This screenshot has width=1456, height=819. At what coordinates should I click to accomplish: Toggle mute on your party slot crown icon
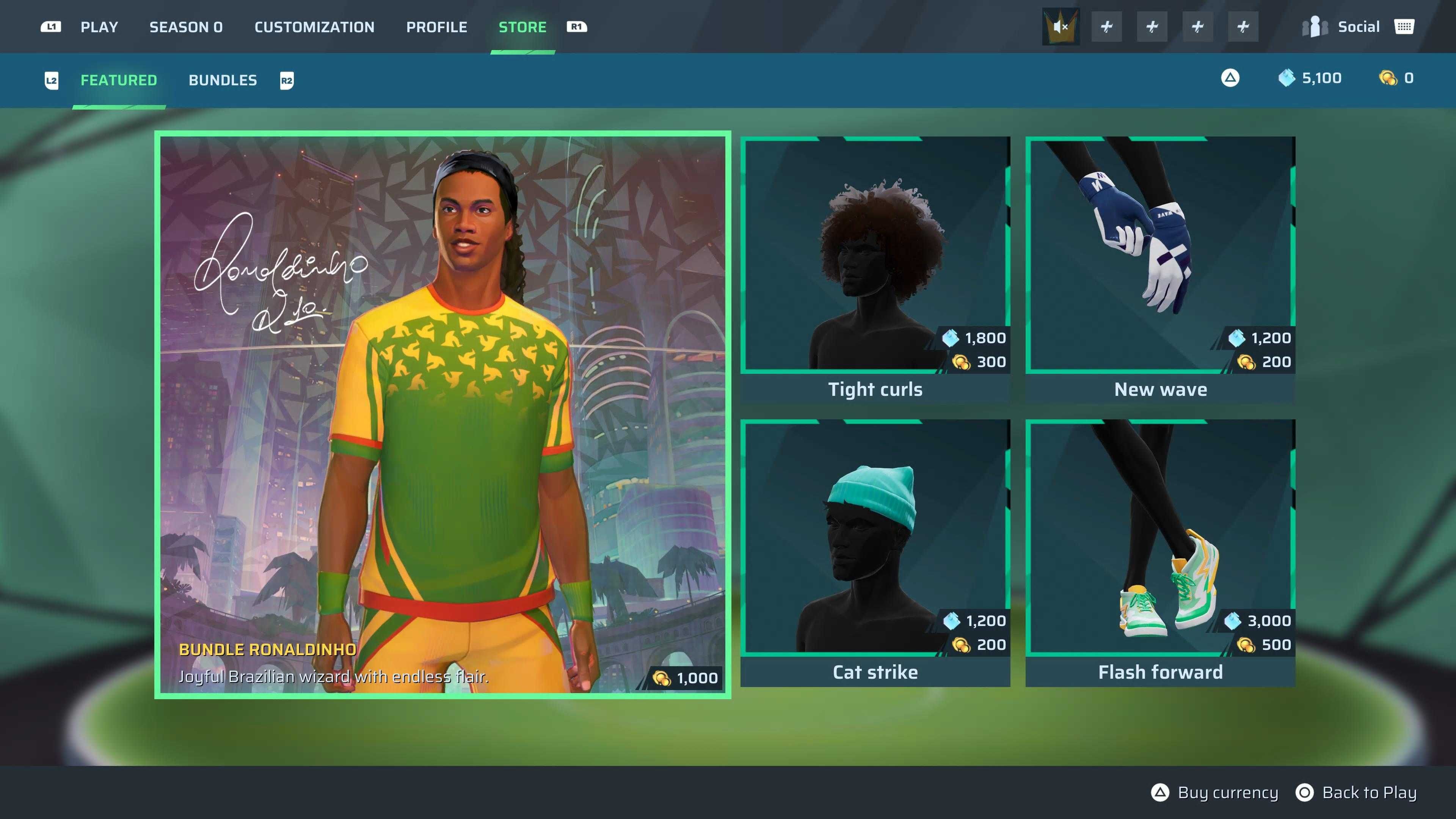[1061, 26]
